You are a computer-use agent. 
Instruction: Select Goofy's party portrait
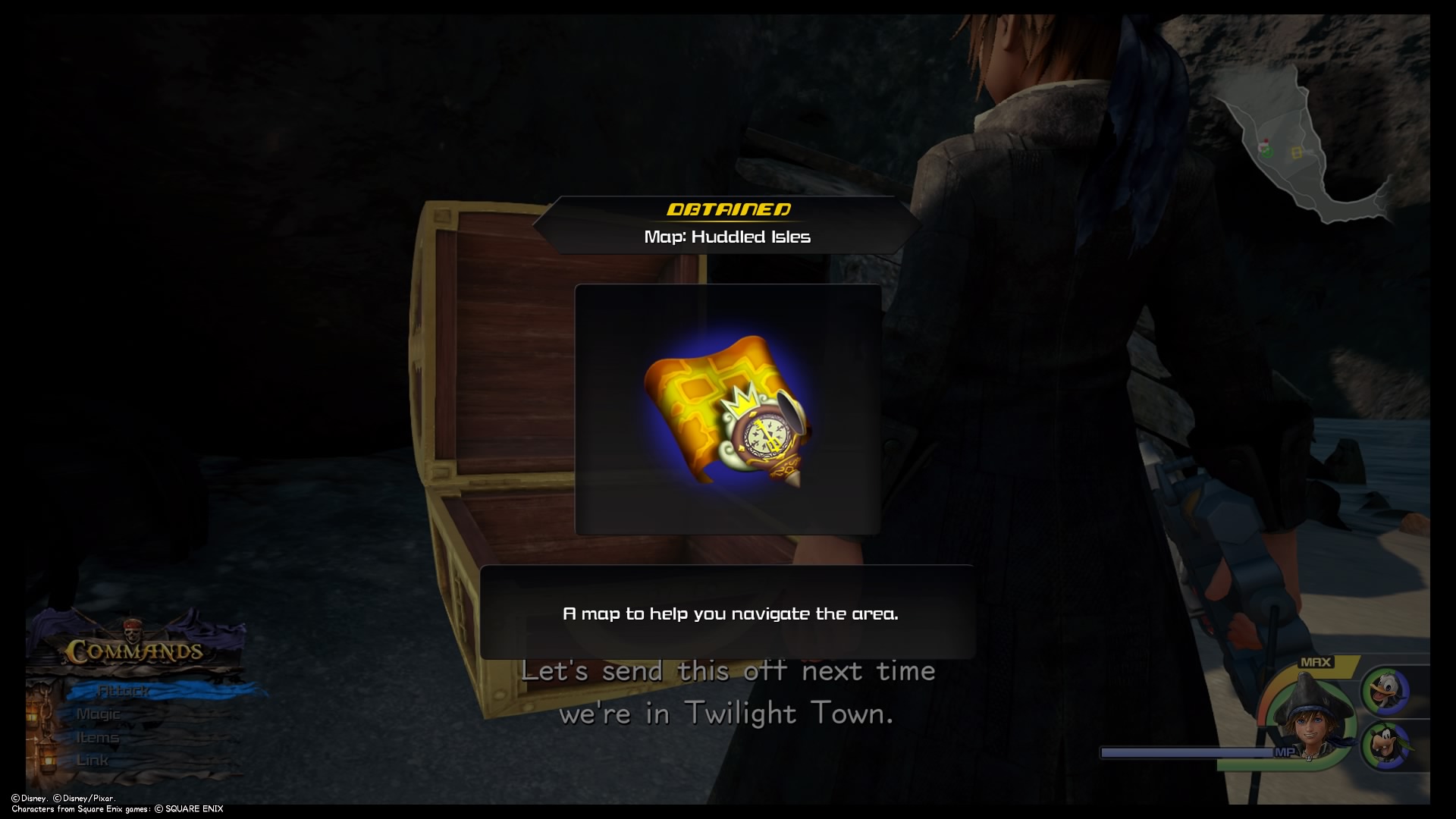pos(1386,746)
